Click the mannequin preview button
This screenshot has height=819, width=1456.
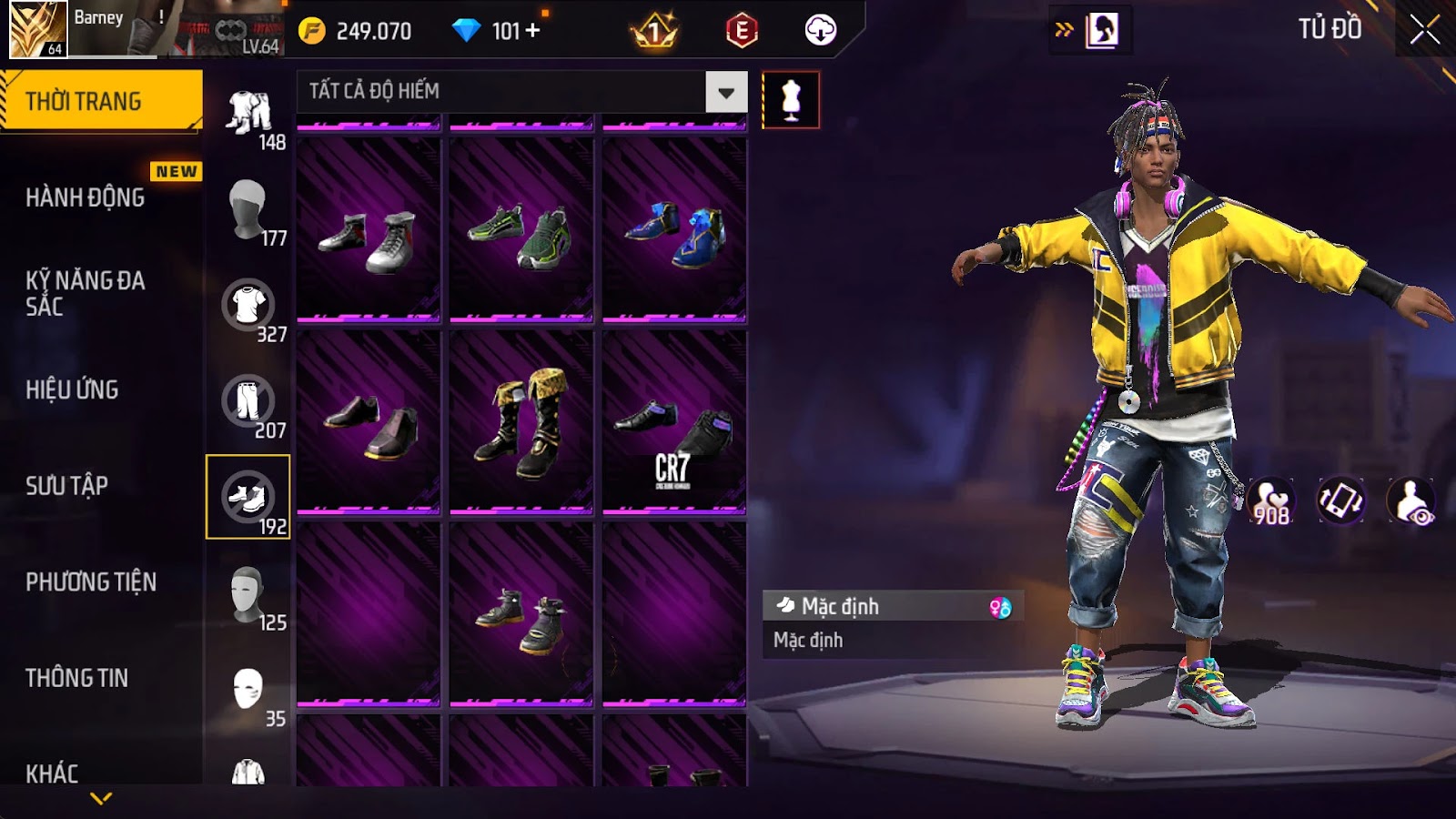(791, 100)
